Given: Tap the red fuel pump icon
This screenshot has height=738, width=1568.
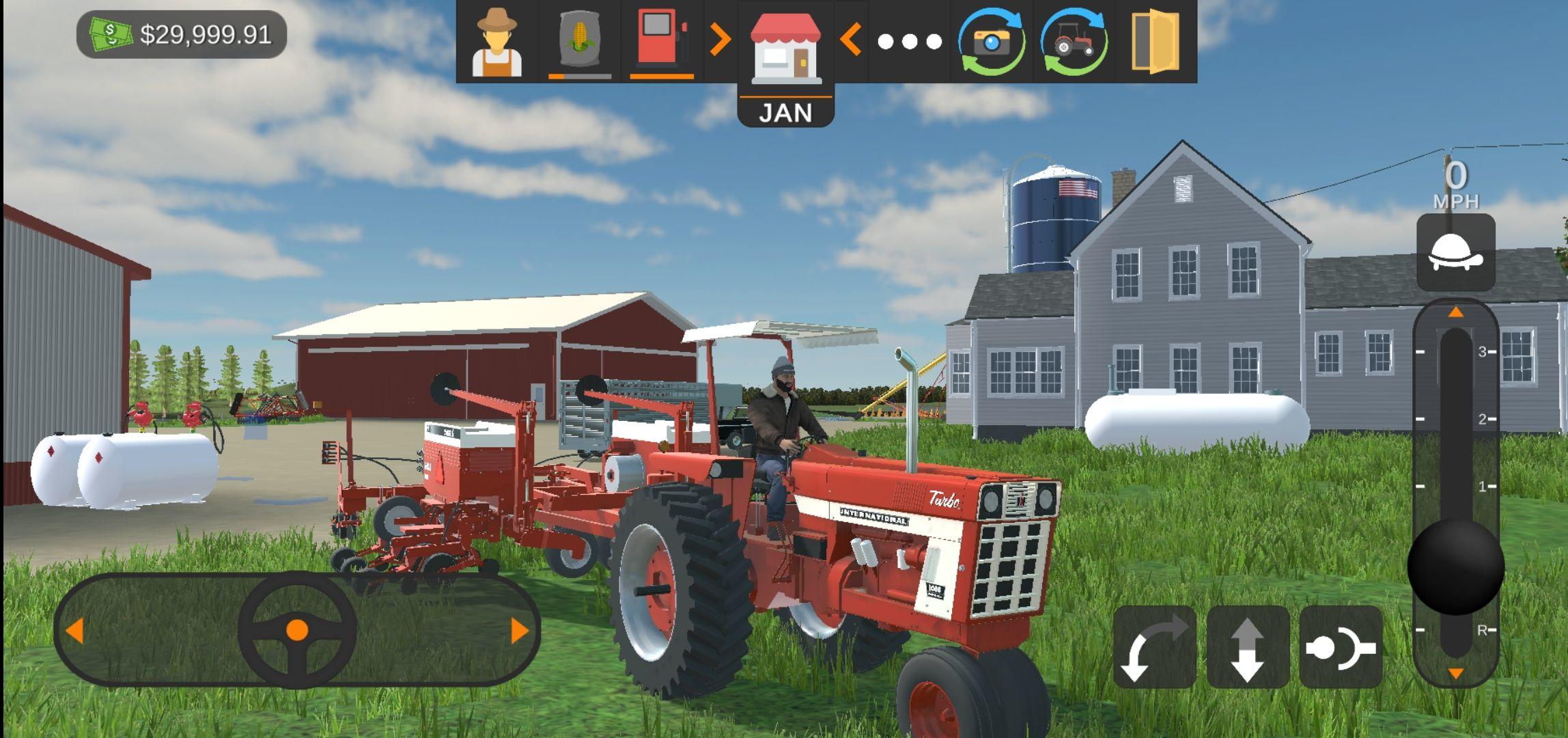Looking at the screenshot, I should click(x=661, y=40).
